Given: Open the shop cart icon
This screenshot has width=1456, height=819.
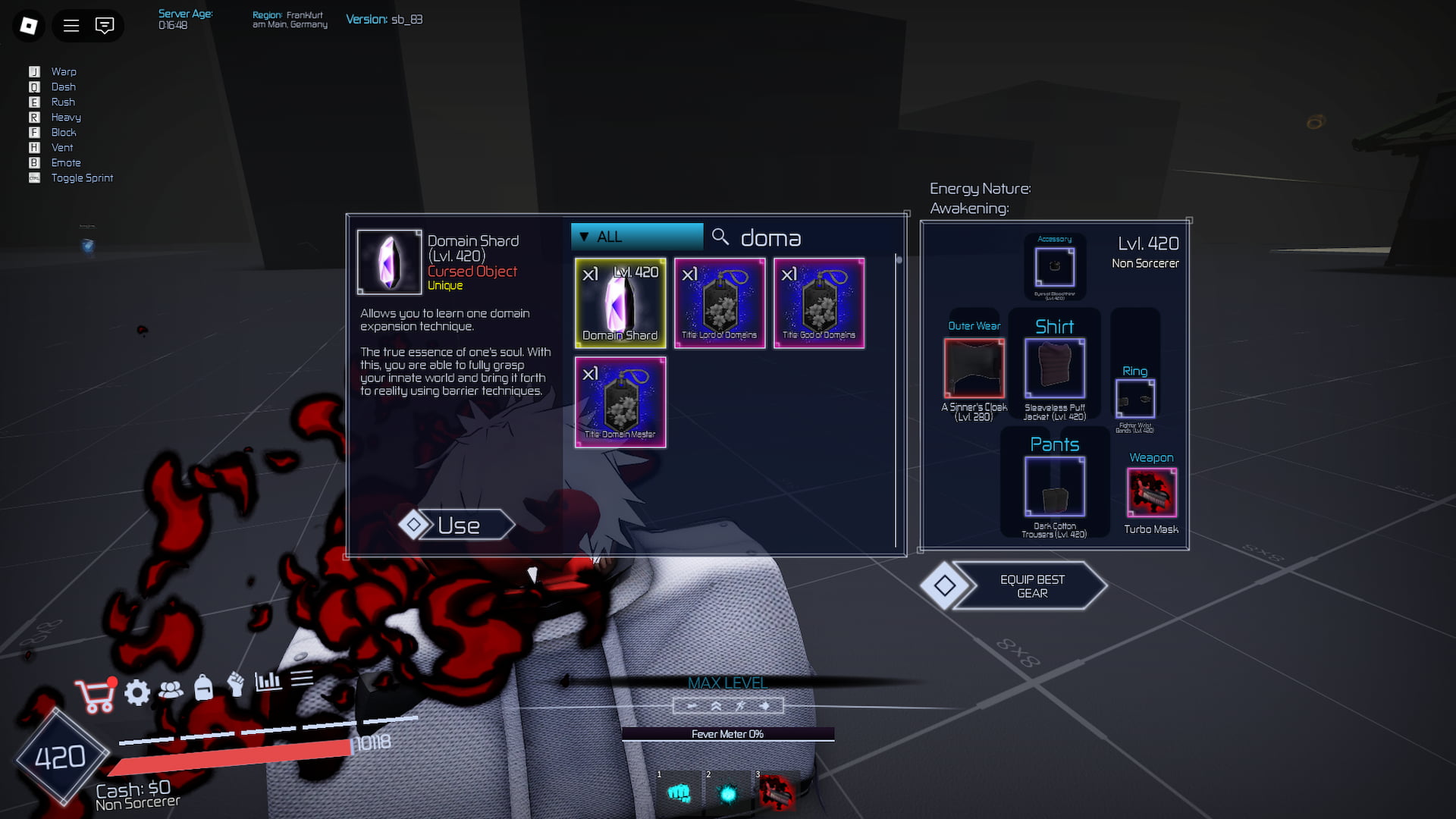Looking at the screenshot, I should [x=95, y=695].
